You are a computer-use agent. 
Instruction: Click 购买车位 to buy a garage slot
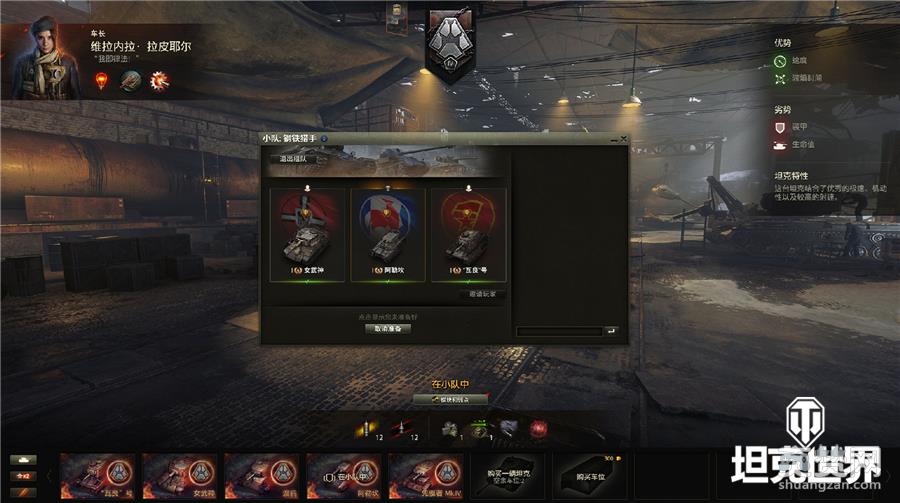590,475
